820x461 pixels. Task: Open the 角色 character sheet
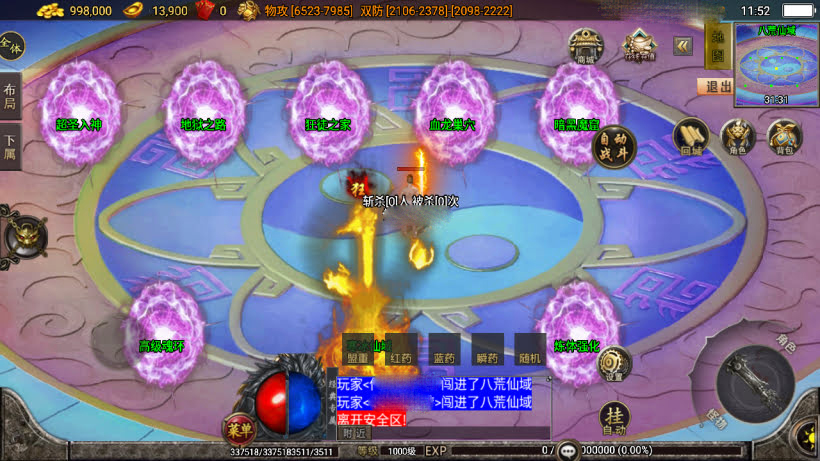(736, 137)
